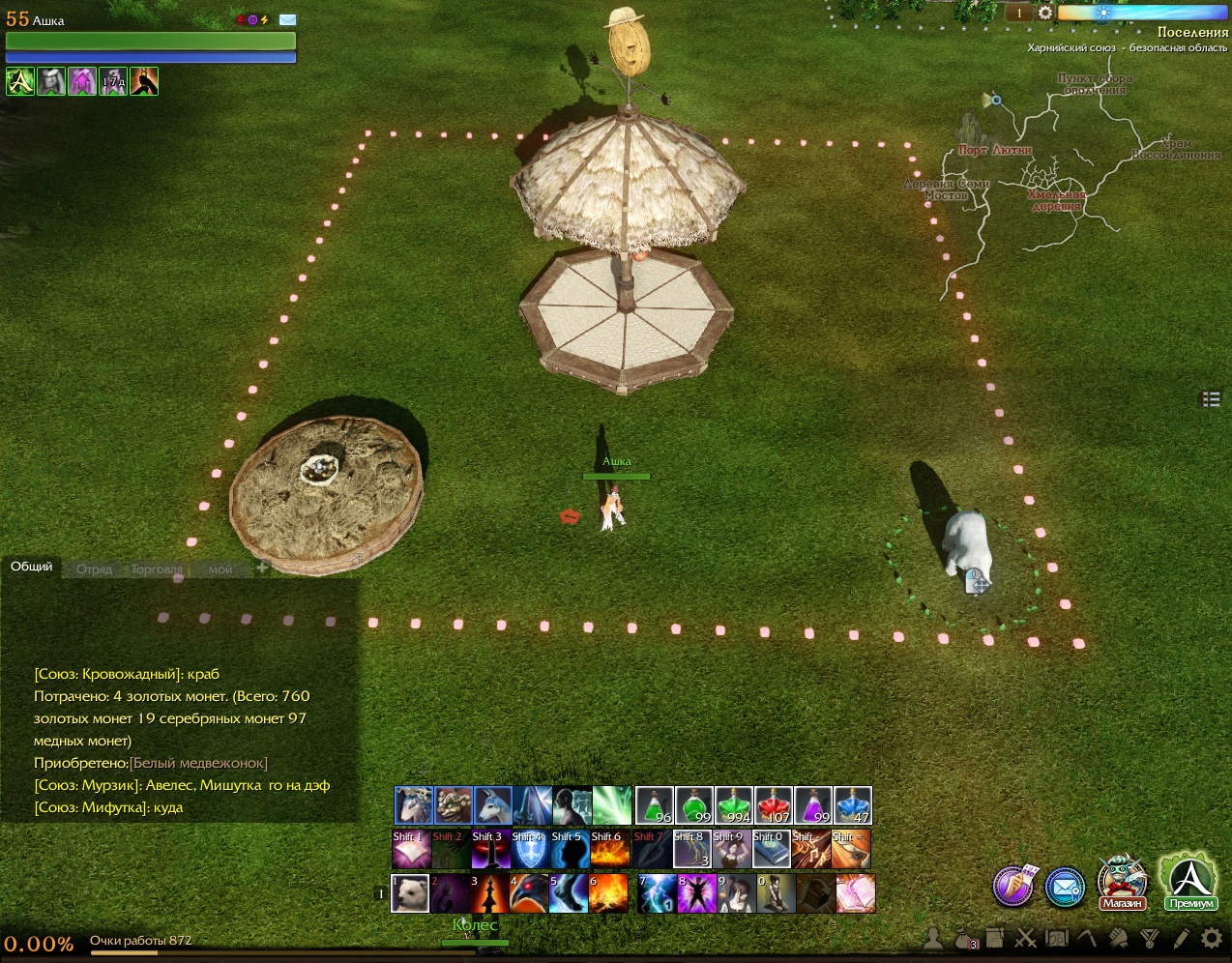Open the settings gear above the minimap
1232x963 pixels.
point(1045,13)
